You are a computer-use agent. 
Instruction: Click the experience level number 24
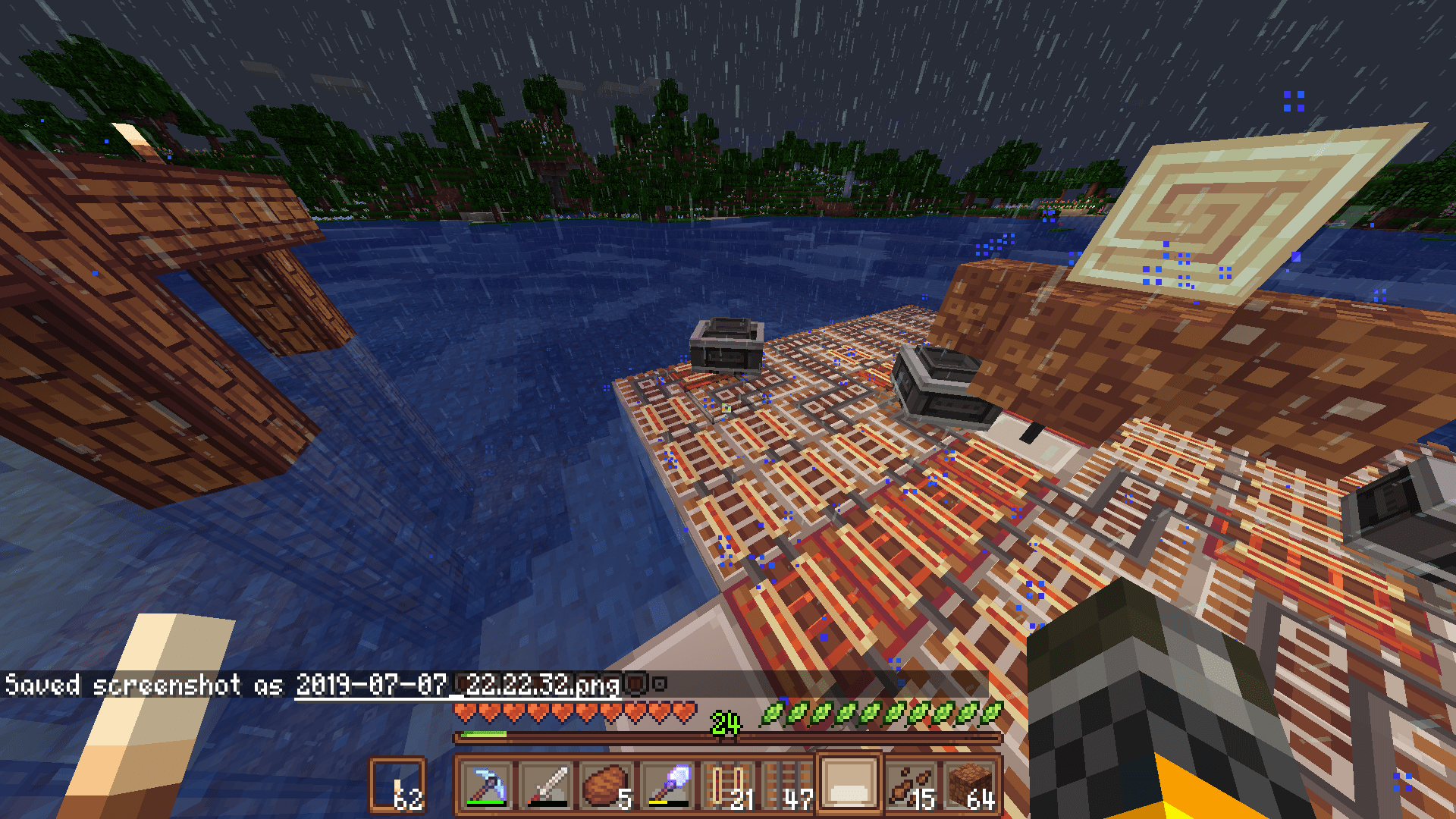click(726, 723)
